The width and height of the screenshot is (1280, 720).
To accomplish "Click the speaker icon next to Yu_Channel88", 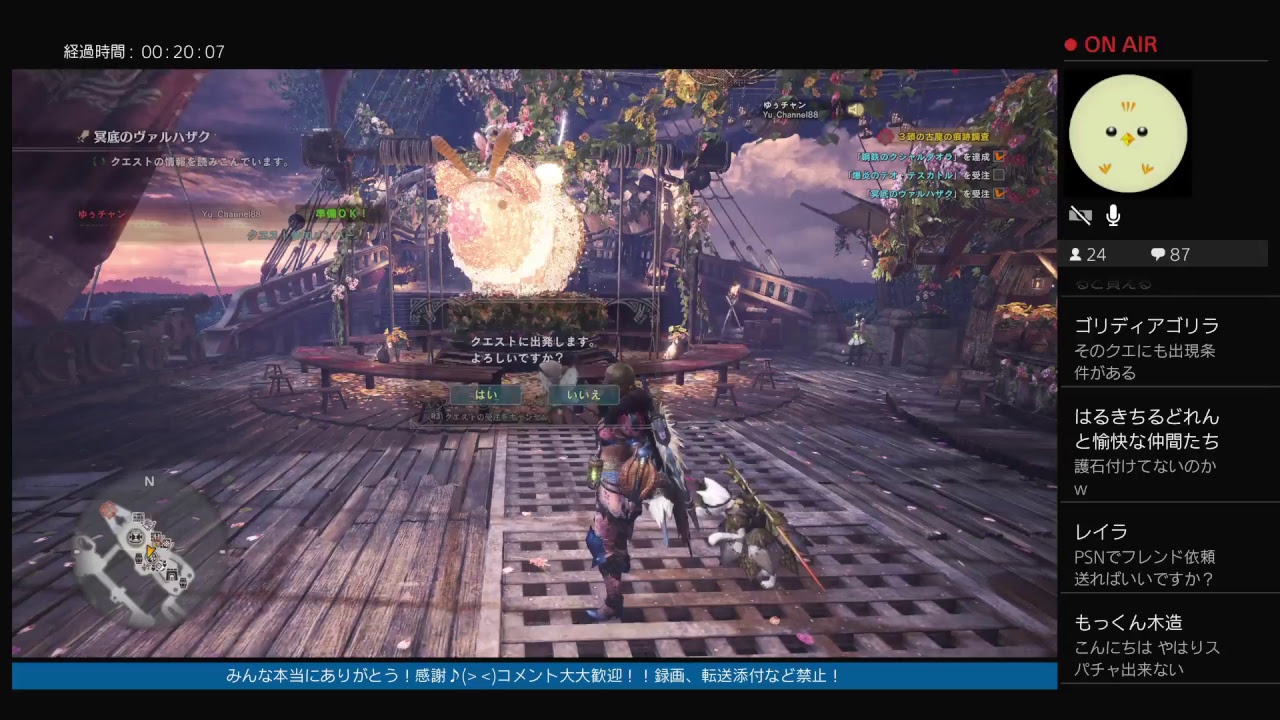I will click(x=856, y=110).
